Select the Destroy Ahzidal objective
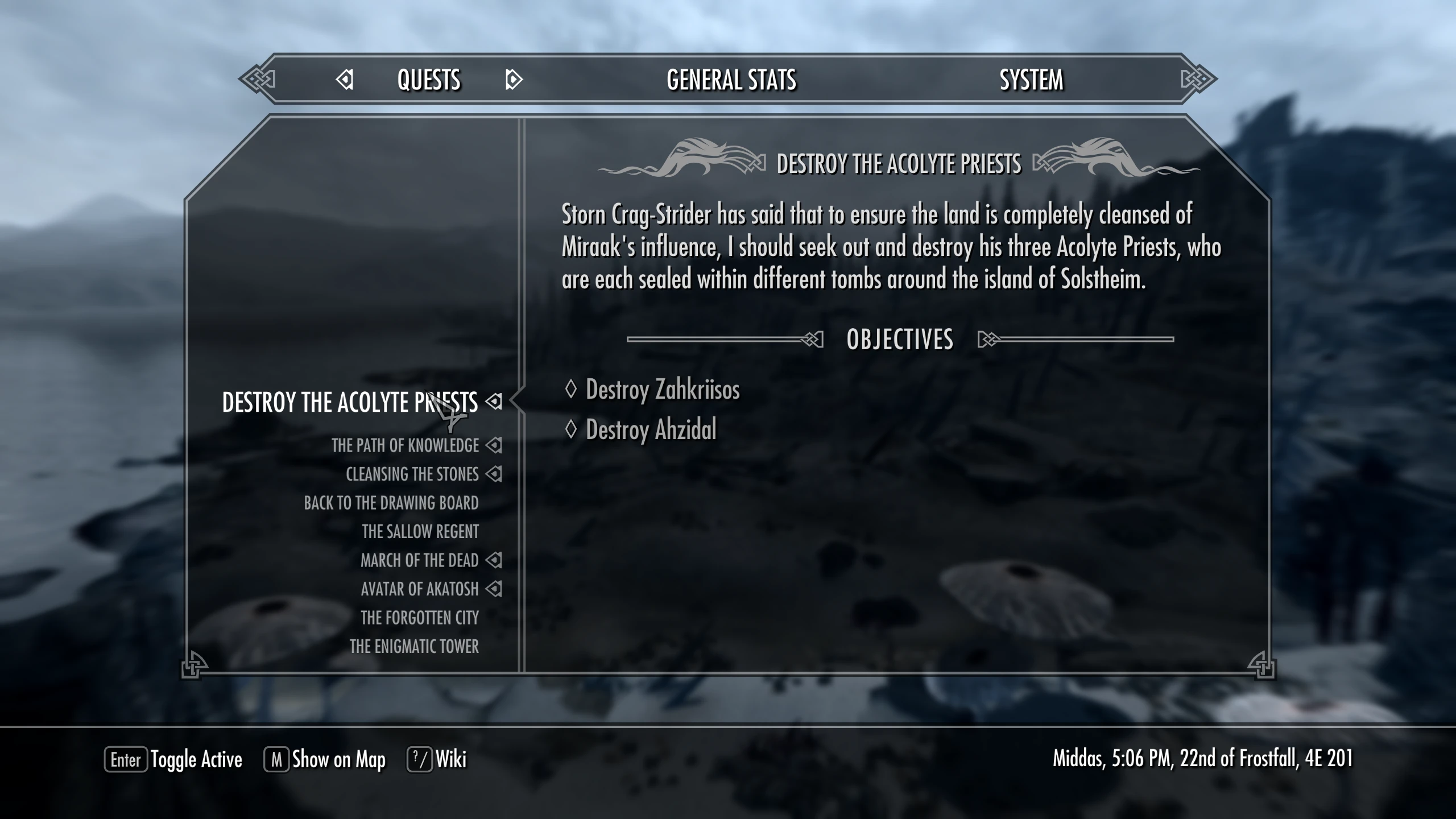Viewport: 1456px width, 819px height. pos(651,430)
